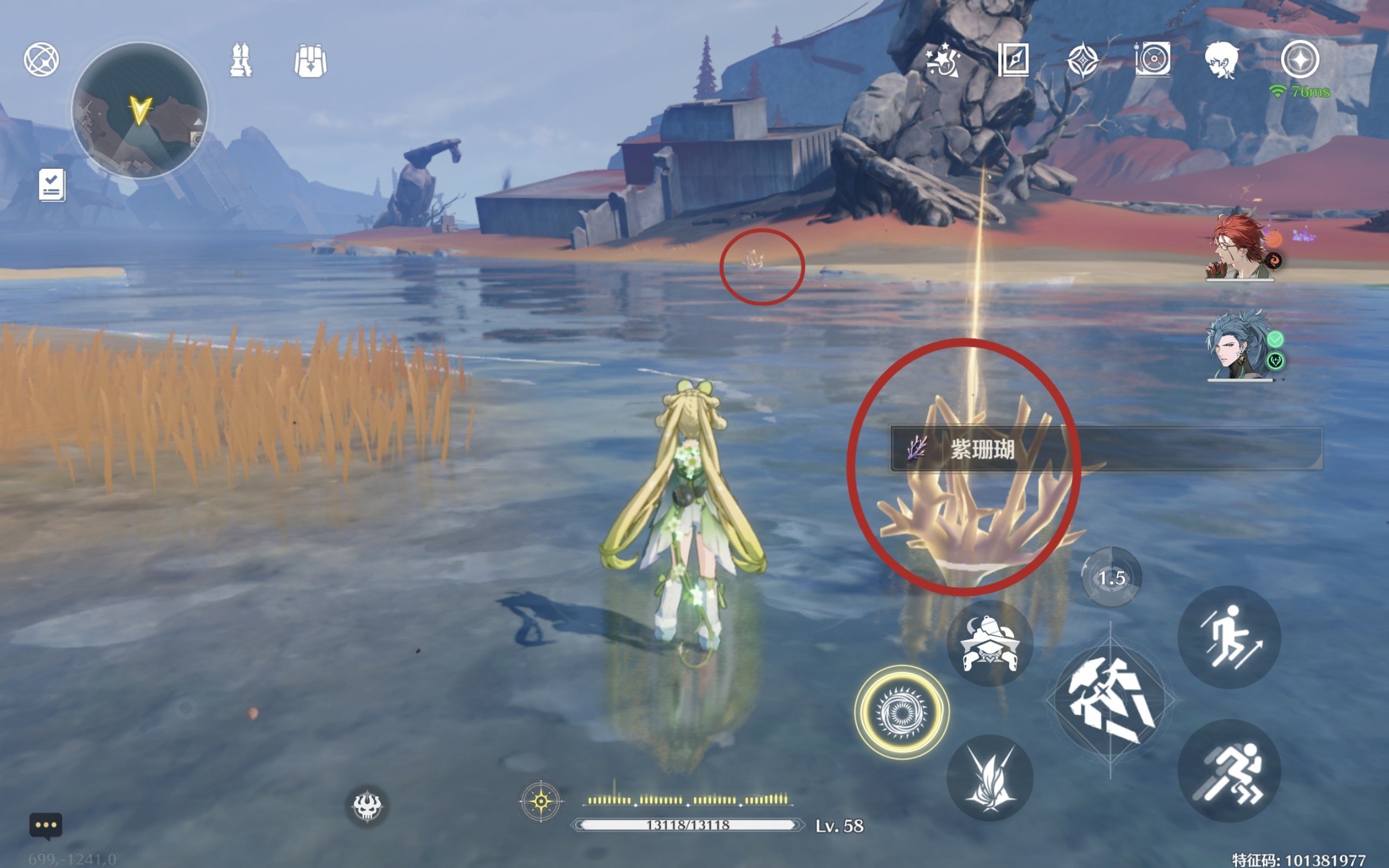This screenshot has width=1389, height=868.
Task: Open the backpack inventory
Action: [310, 60]
